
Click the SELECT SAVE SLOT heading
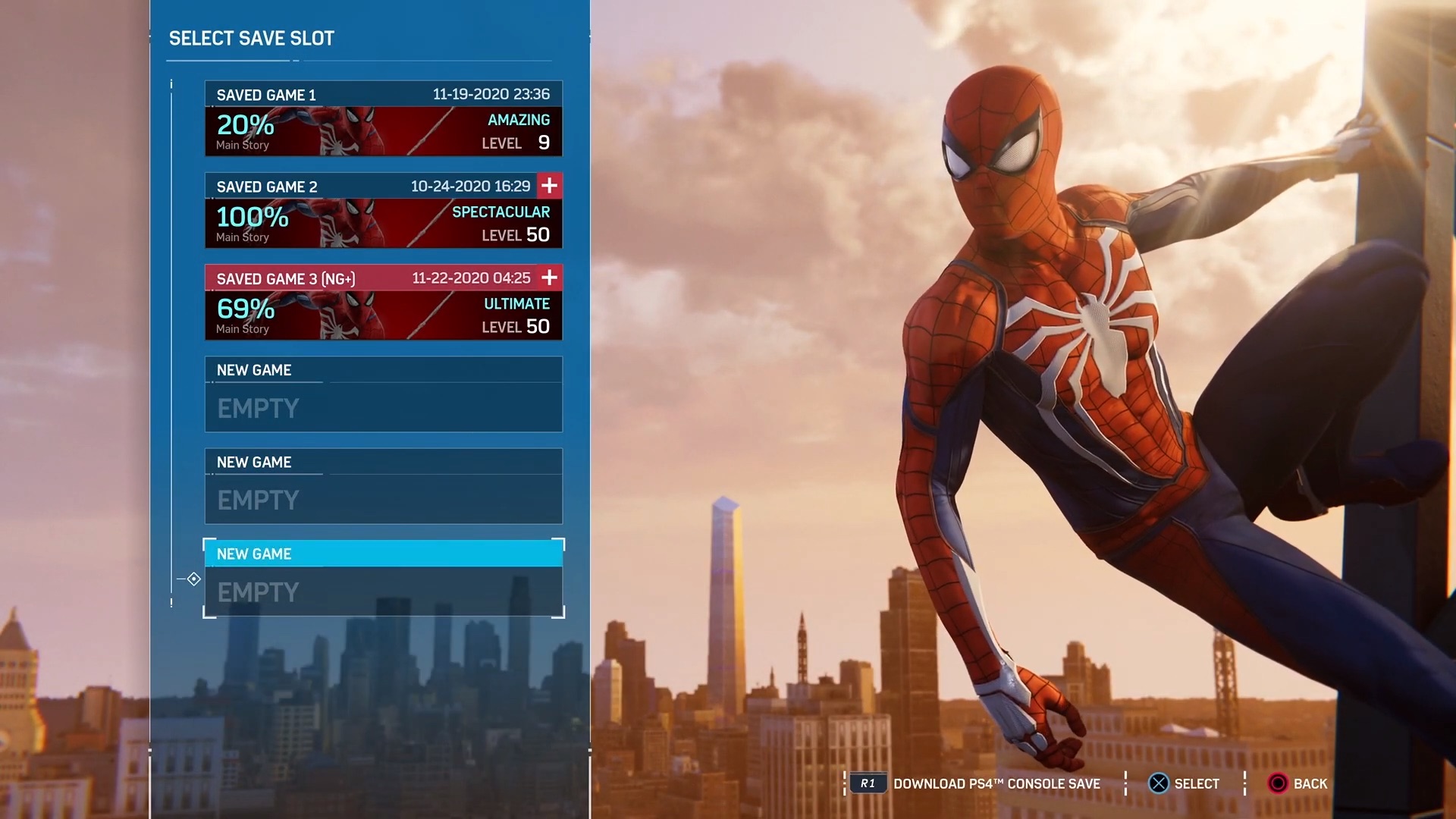pyautogui.click(x=251, y=38)
